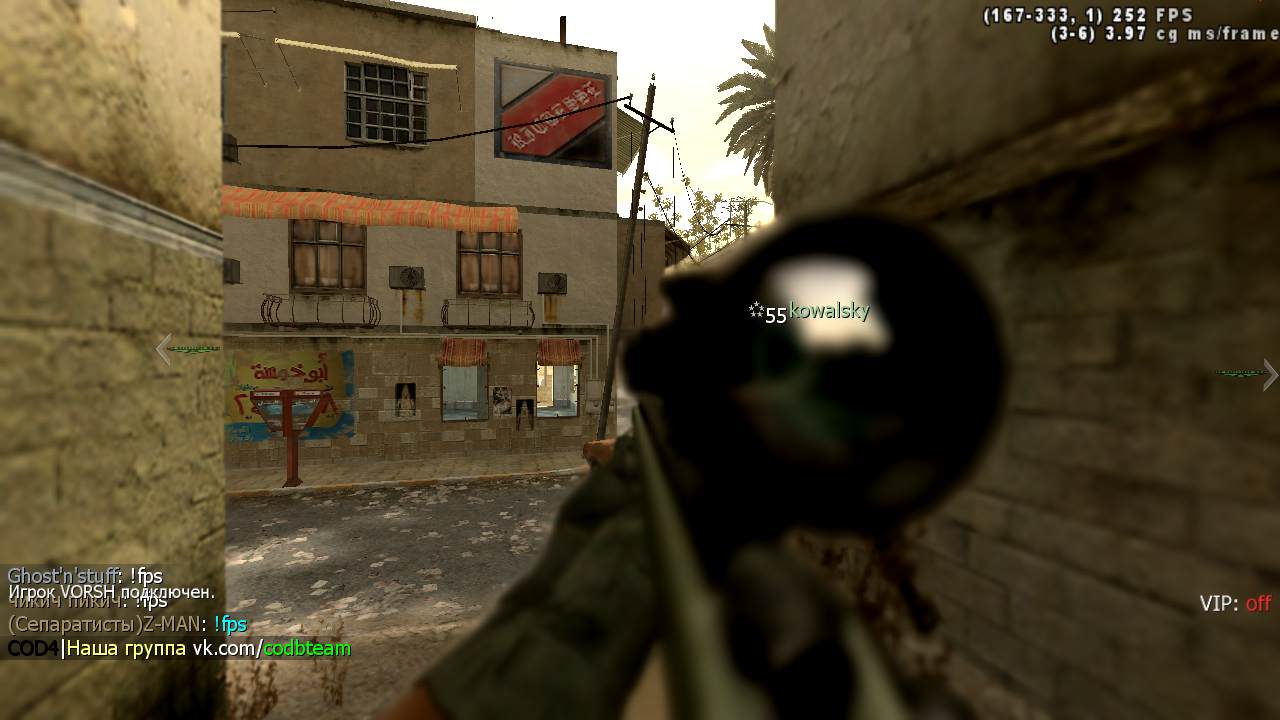Toggle the VIP off indicator

click(1235, 603)
